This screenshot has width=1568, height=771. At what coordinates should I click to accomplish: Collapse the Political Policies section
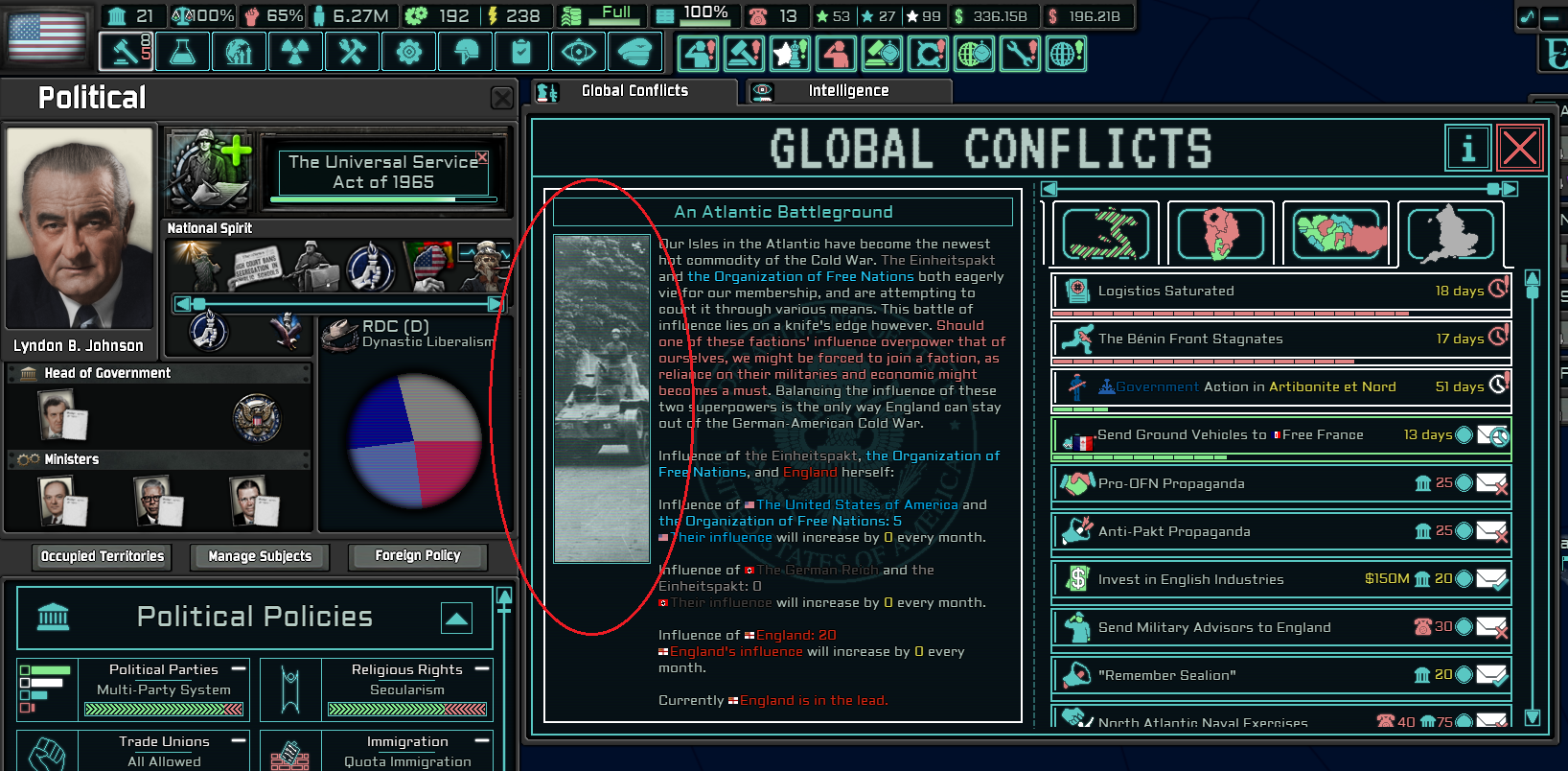coord(456,619)
